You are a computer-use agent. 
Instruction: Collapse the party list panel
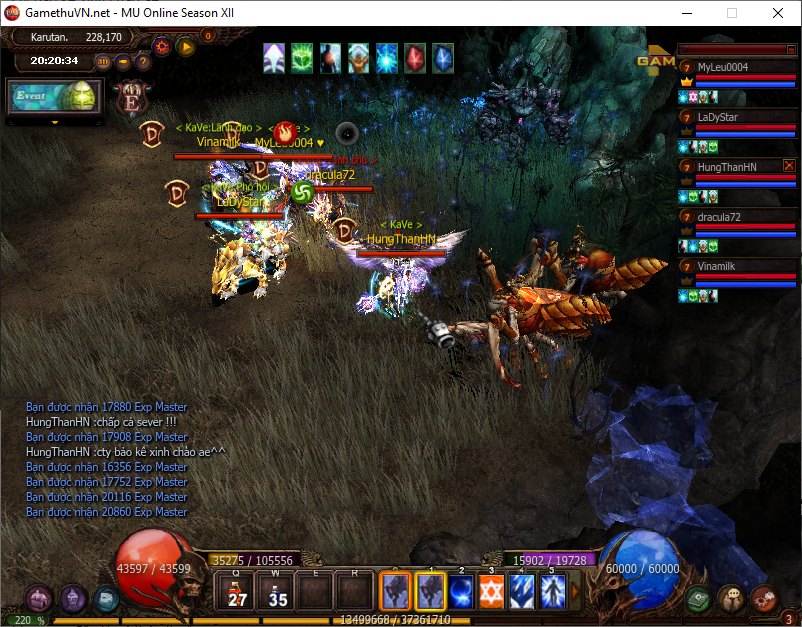click(x=736, y=49)
